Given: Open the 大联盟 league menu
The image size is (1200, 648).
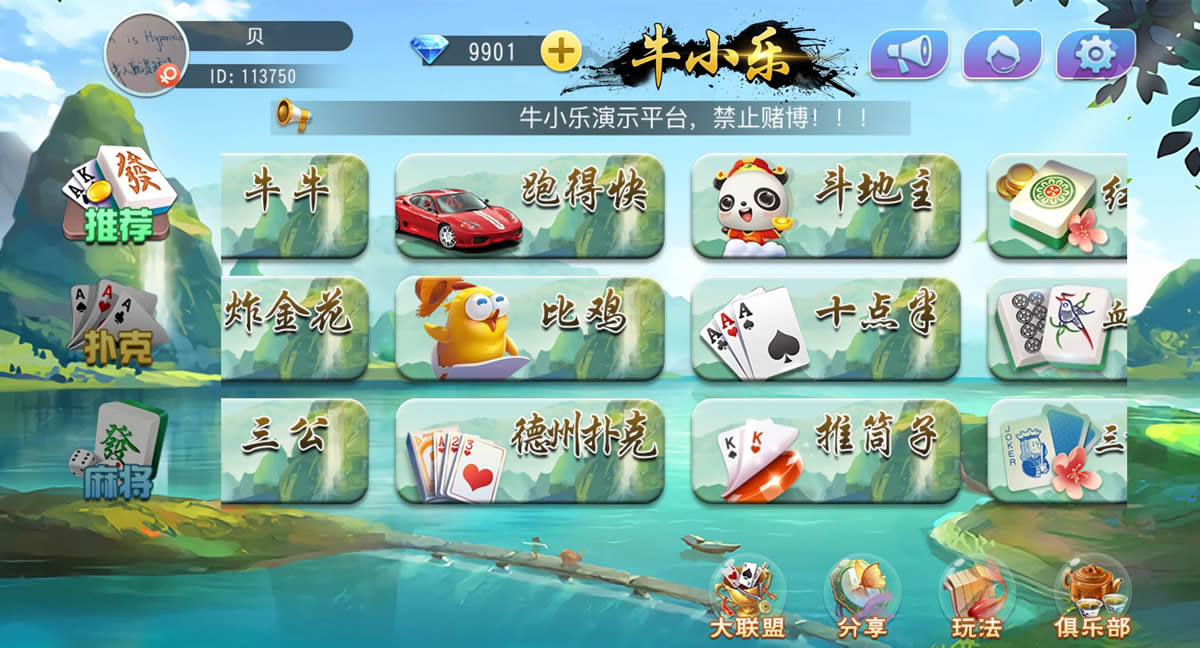Looking at the screenshot, I should [746, 600].
